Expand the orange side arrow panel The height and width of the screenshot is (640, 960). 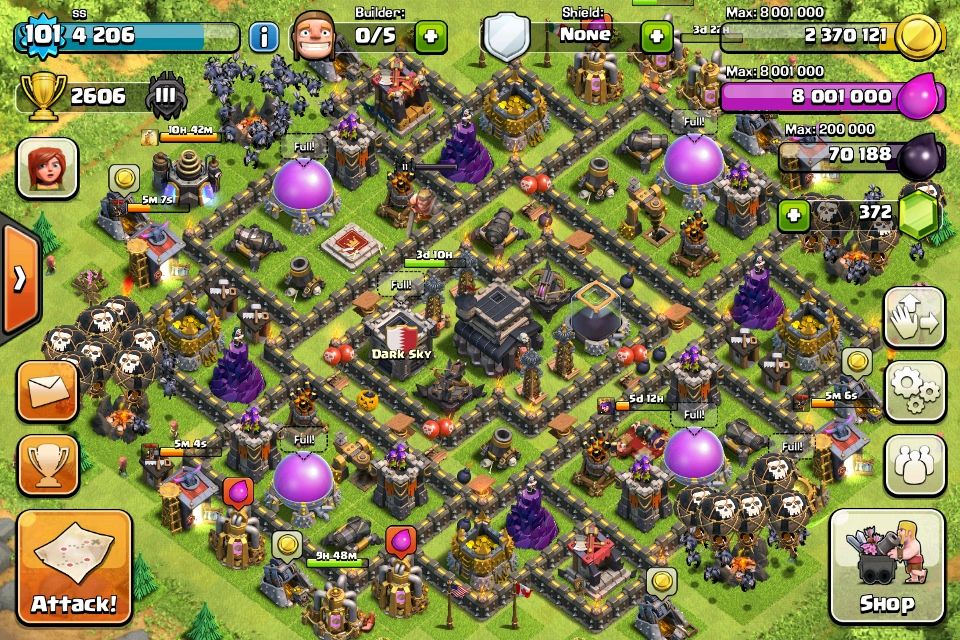point(20,278)
